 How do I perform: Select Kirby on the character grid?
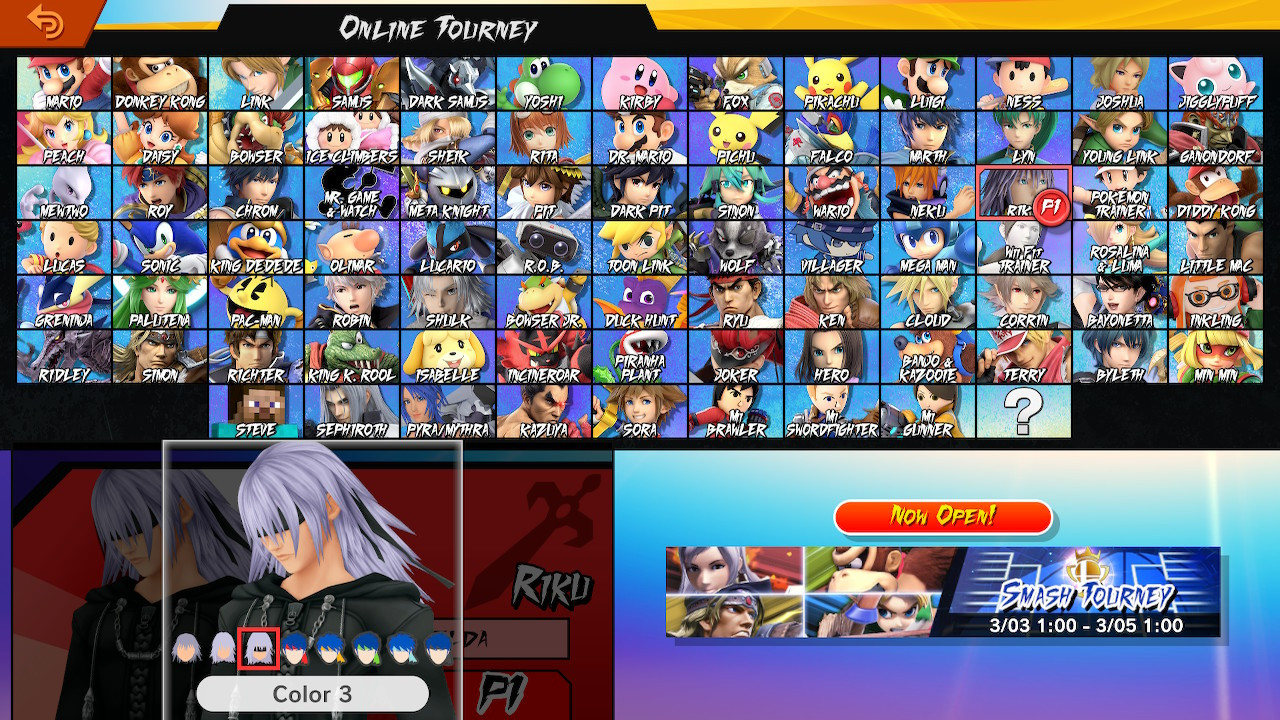(x=640, y=78)
